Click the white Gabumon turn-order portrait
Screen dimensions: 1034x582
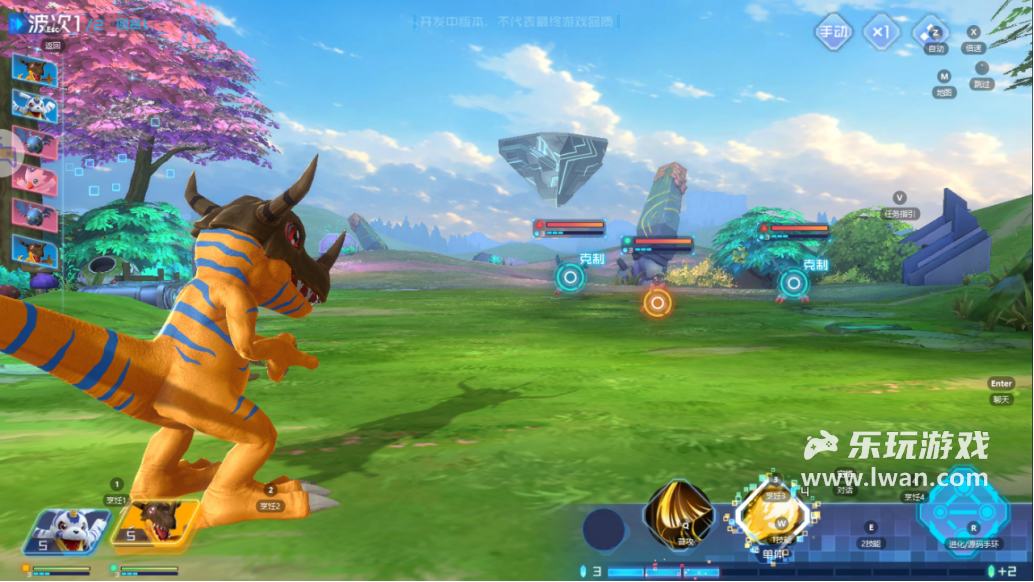pos(34,104)
